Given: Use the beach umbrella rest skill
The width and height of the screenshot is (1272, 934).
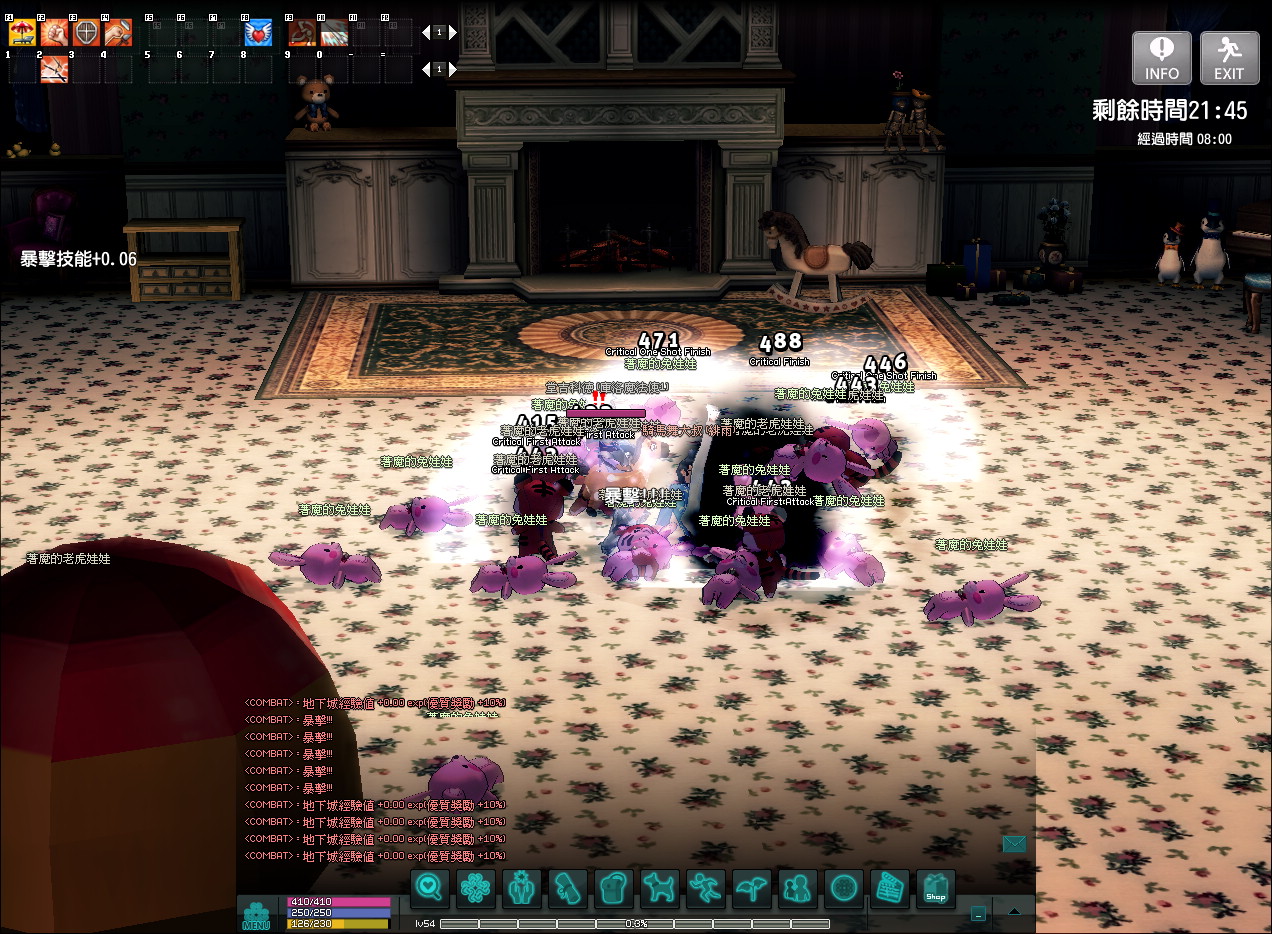Looking at the screenshot, I should pyautogui.click(x=22, y=33).
